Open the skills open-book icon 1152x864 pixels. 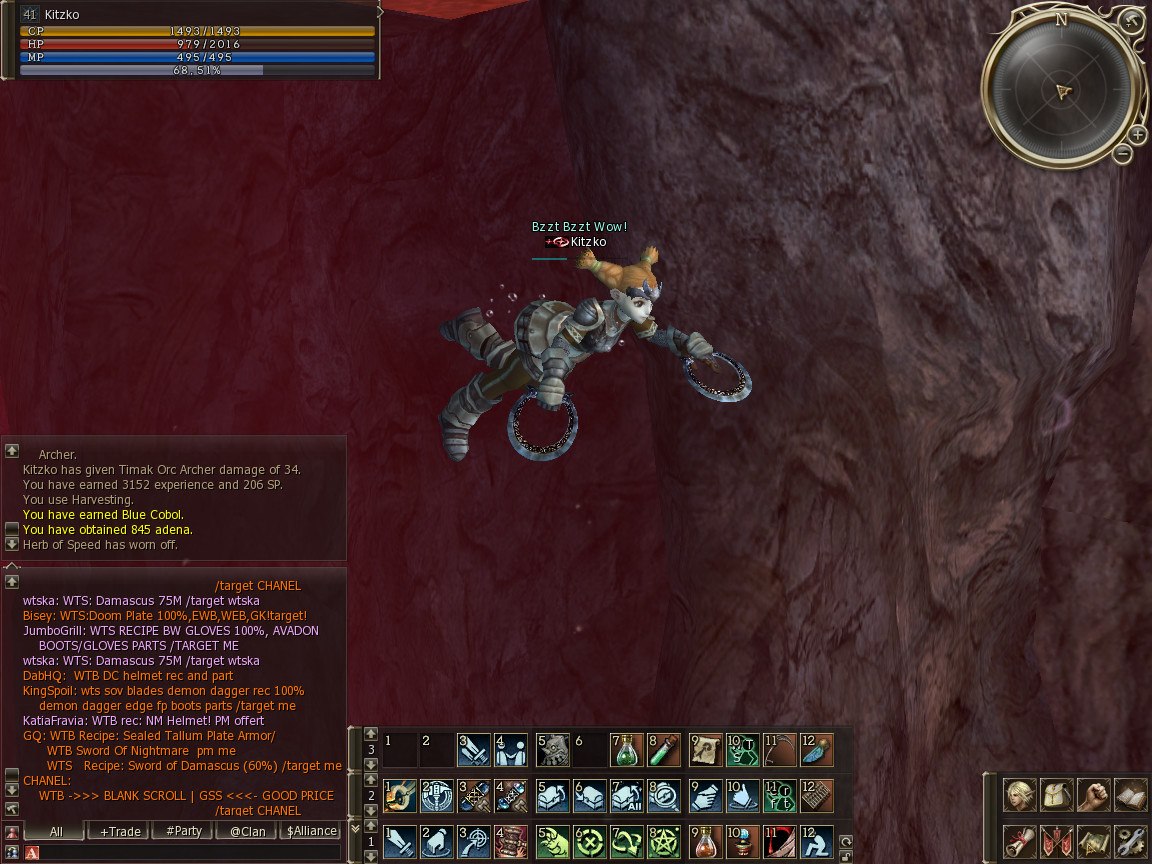[x=1131, y=796]
